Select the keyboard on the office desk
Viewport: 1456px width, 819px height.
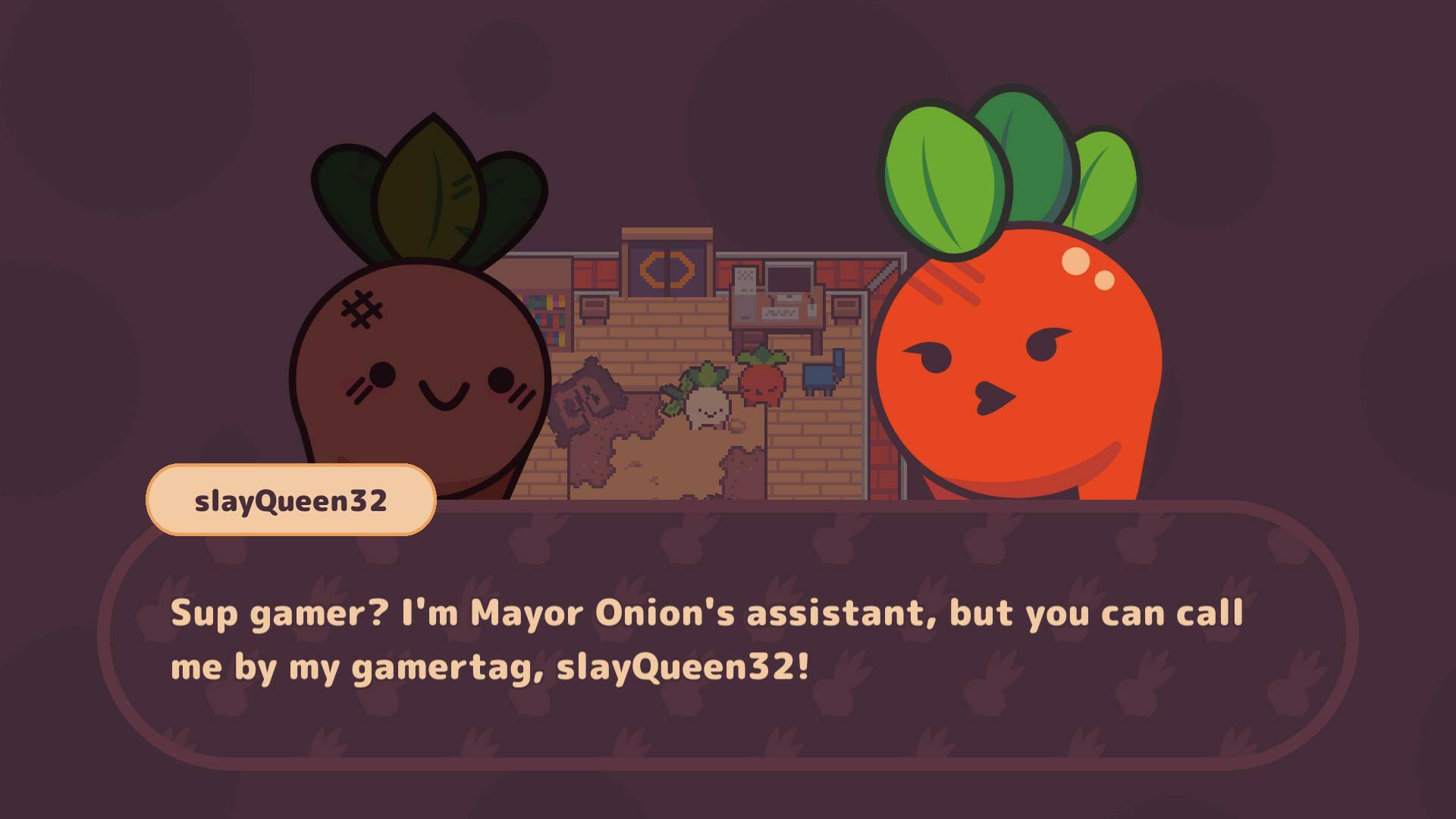[781, 312]
